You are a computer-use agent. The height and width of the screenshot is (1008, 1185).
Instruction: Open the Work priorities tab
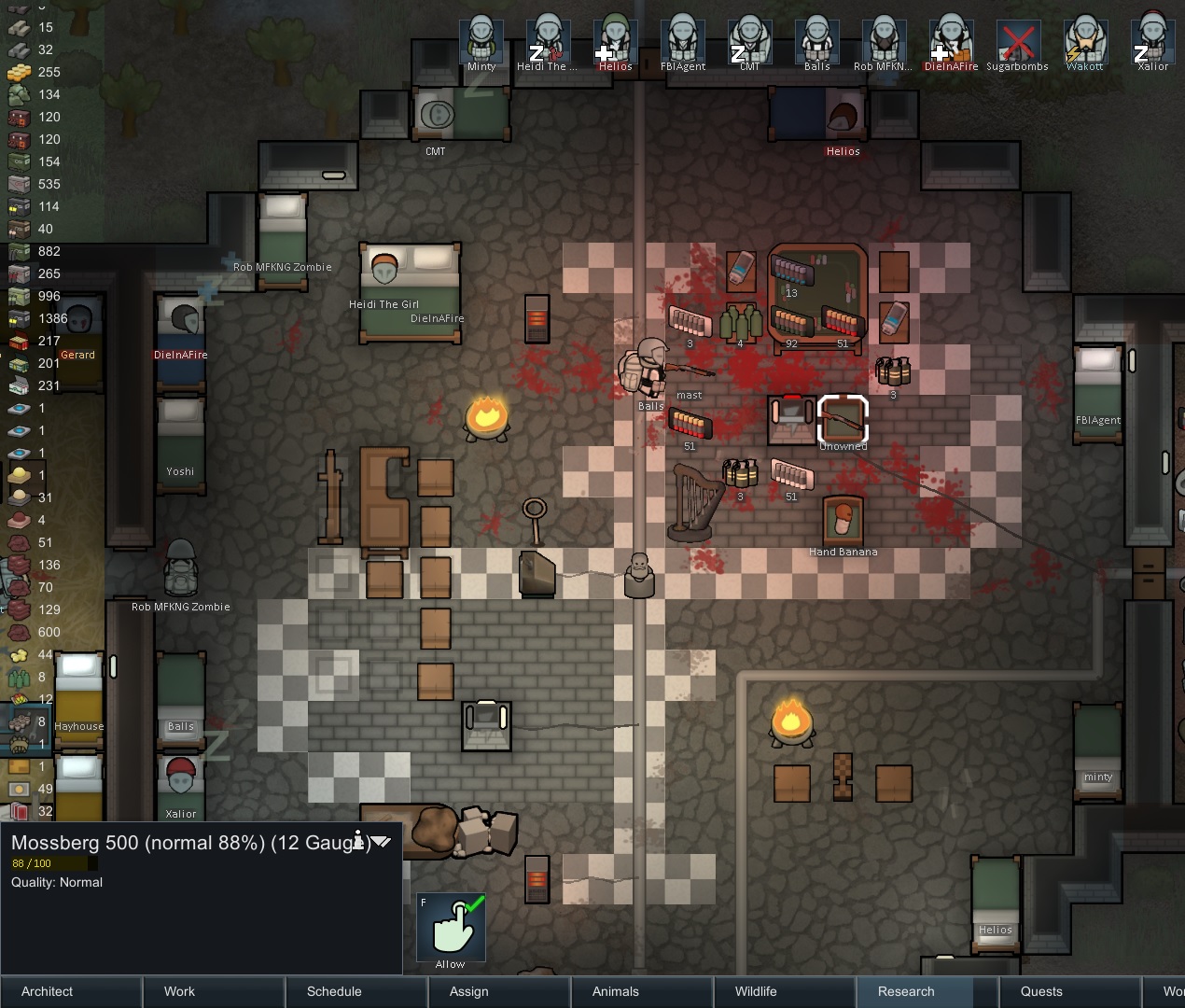point(179,991)
